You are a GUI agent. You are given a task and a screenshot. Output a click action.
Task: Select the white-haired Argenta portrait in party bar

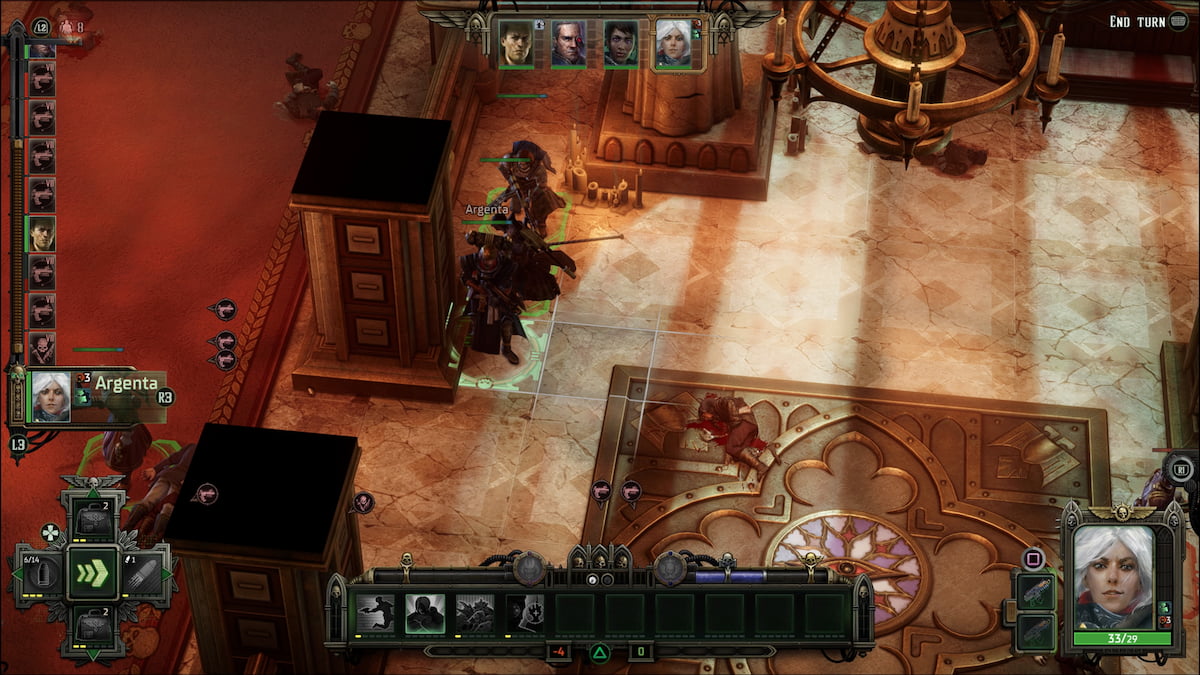point(673,44)
